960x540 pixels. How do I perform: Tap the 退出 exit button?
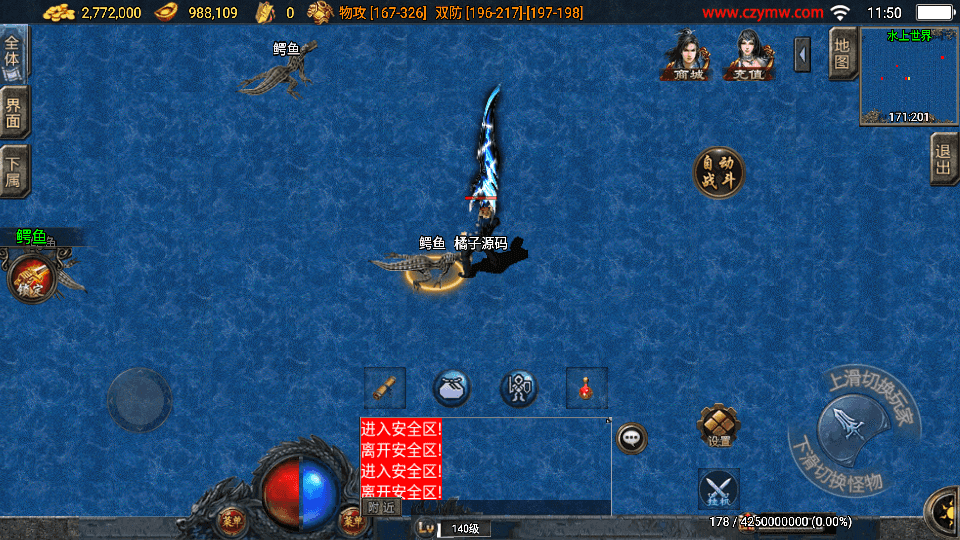click(943, 159)
